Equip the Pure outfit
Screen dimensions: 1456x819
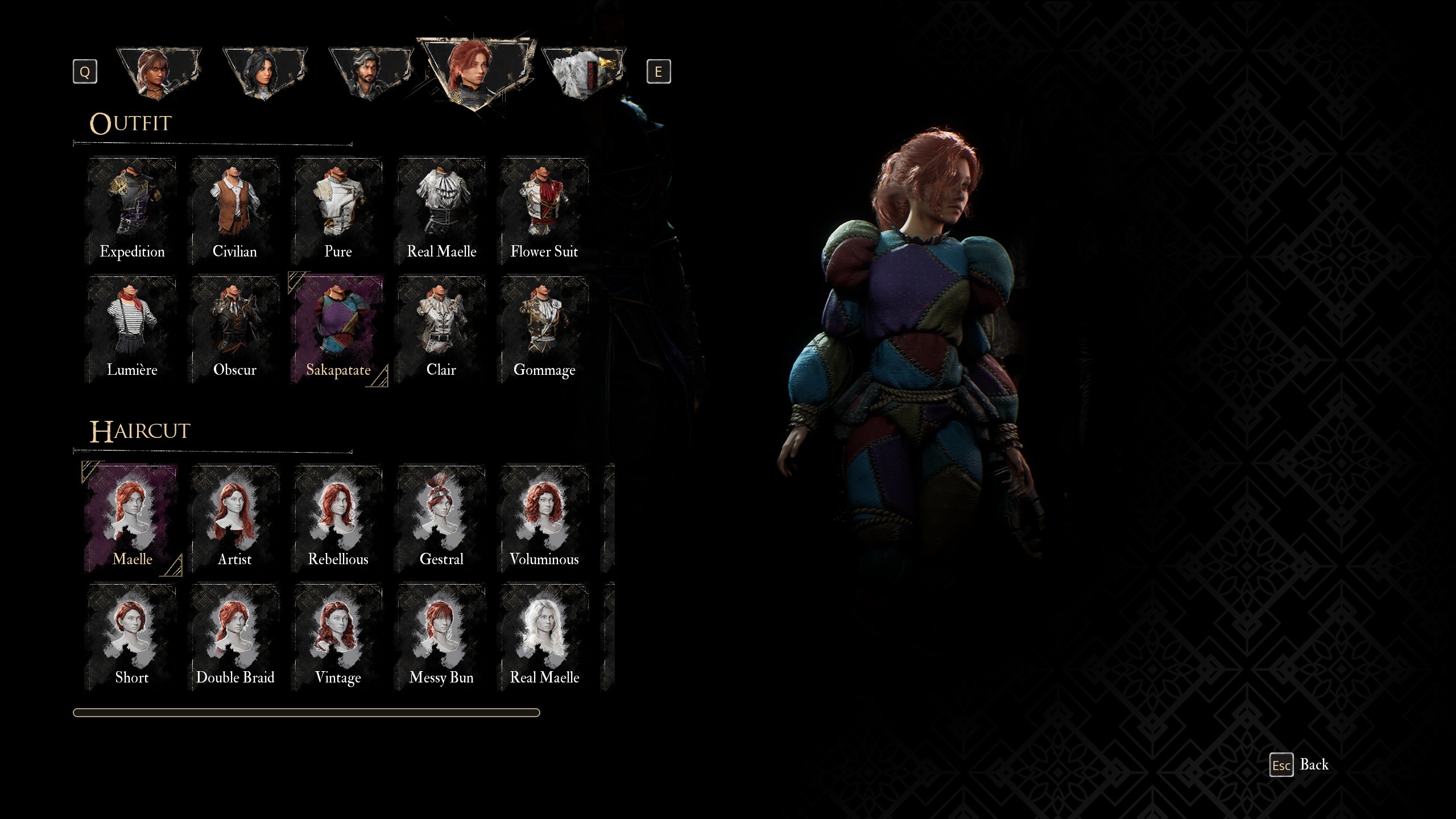click(x=338, y=212)
